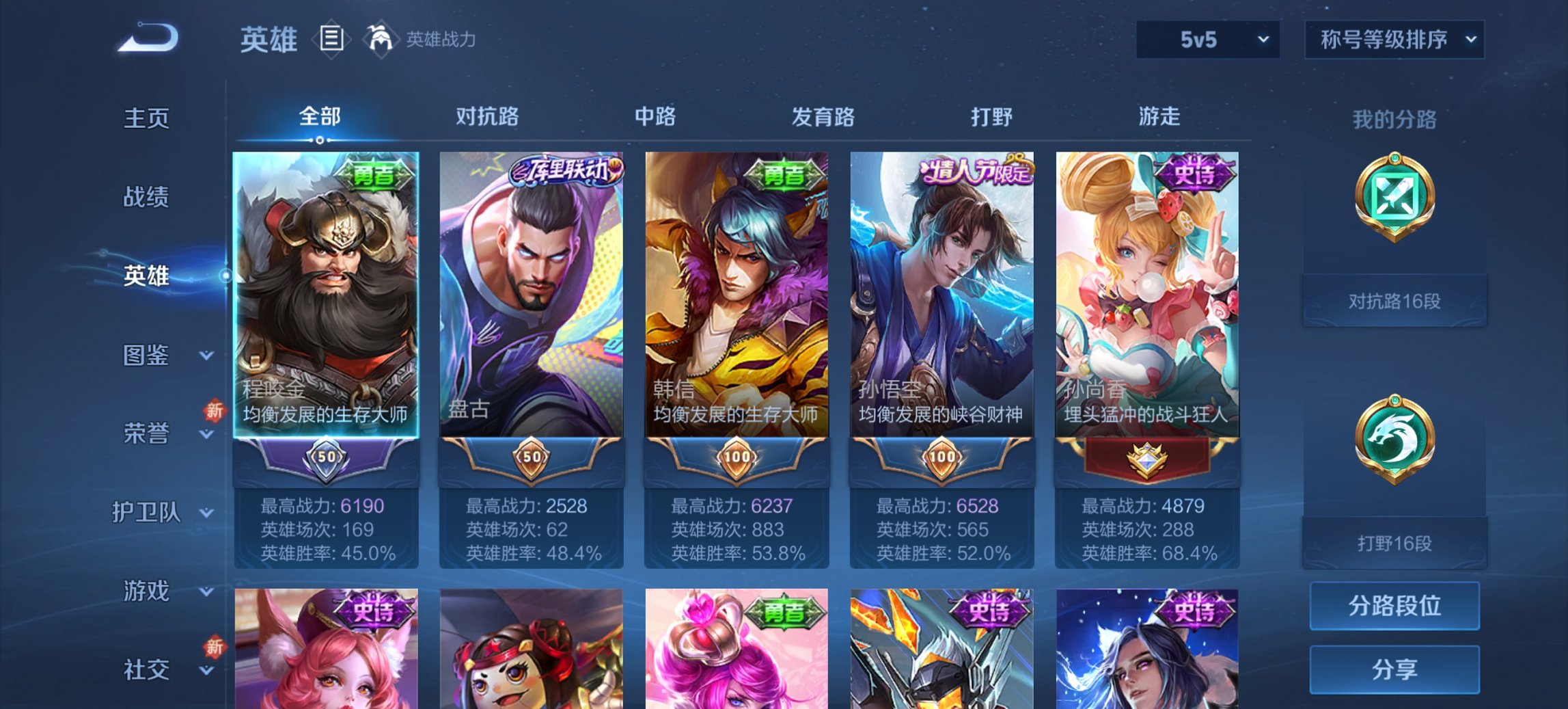Click the 分路段位 button
This screenshot has width=1568, height=709.
pos(1394,606)
